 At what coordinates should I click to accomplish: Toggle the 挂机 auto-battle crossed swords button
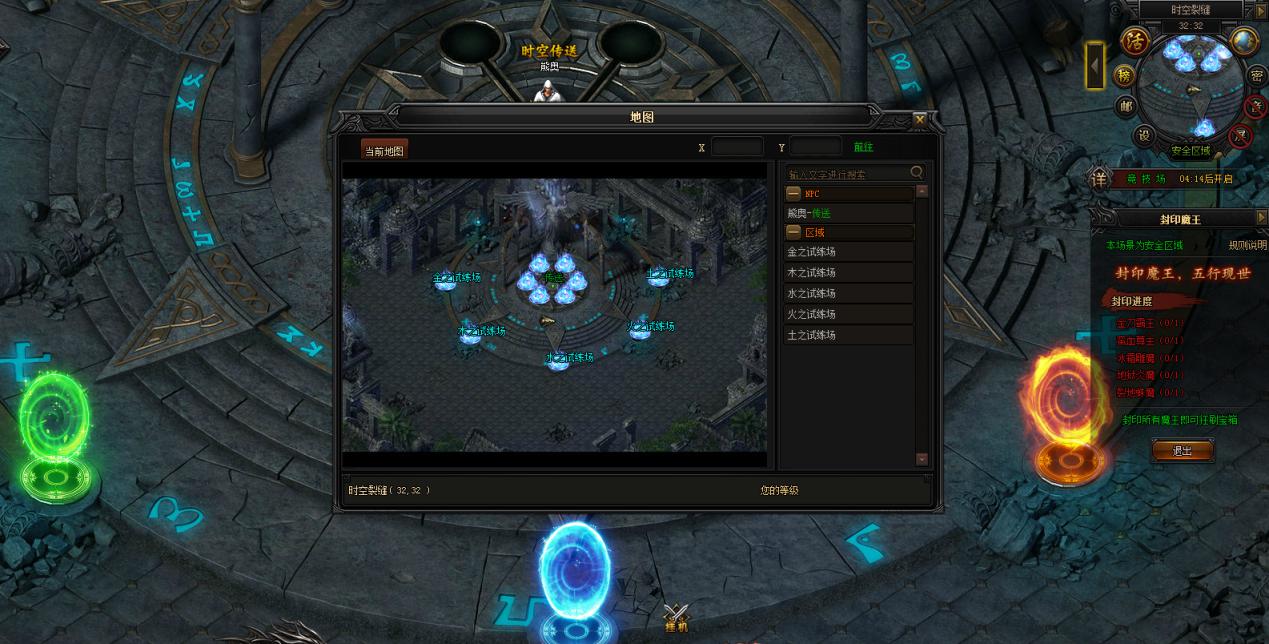[677, 617]
